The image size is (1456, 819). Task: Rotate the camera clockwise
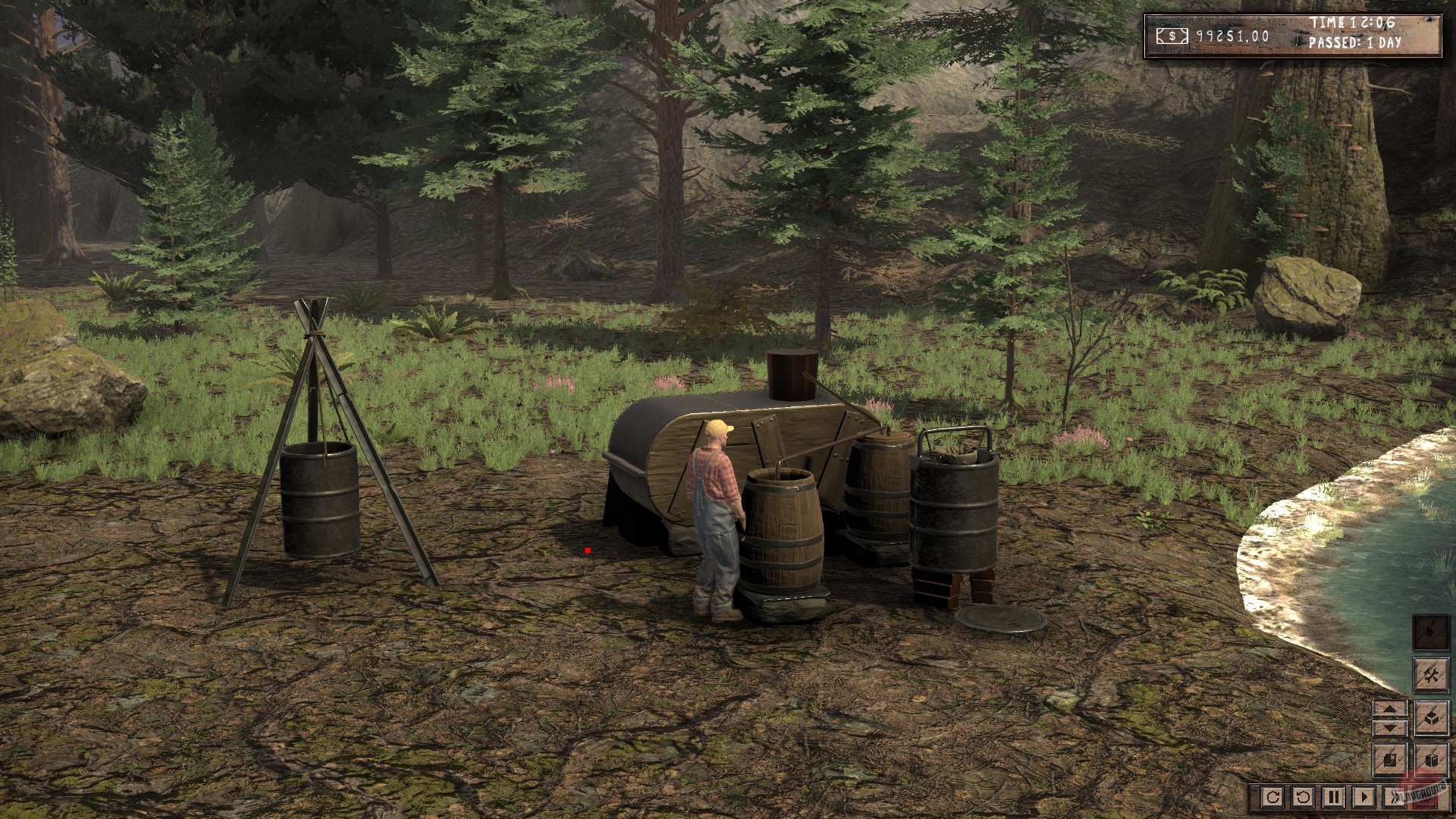(x=1273, y=797)
